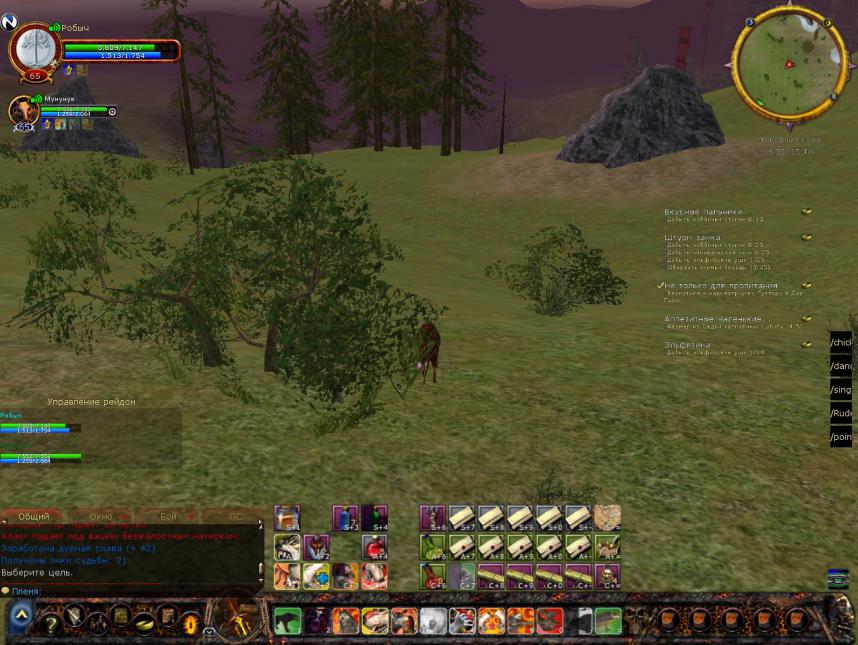The width and height of the screenshot is (858, 645).
Task: Use the /sing emote shortcut
Action: pos(841,390)
